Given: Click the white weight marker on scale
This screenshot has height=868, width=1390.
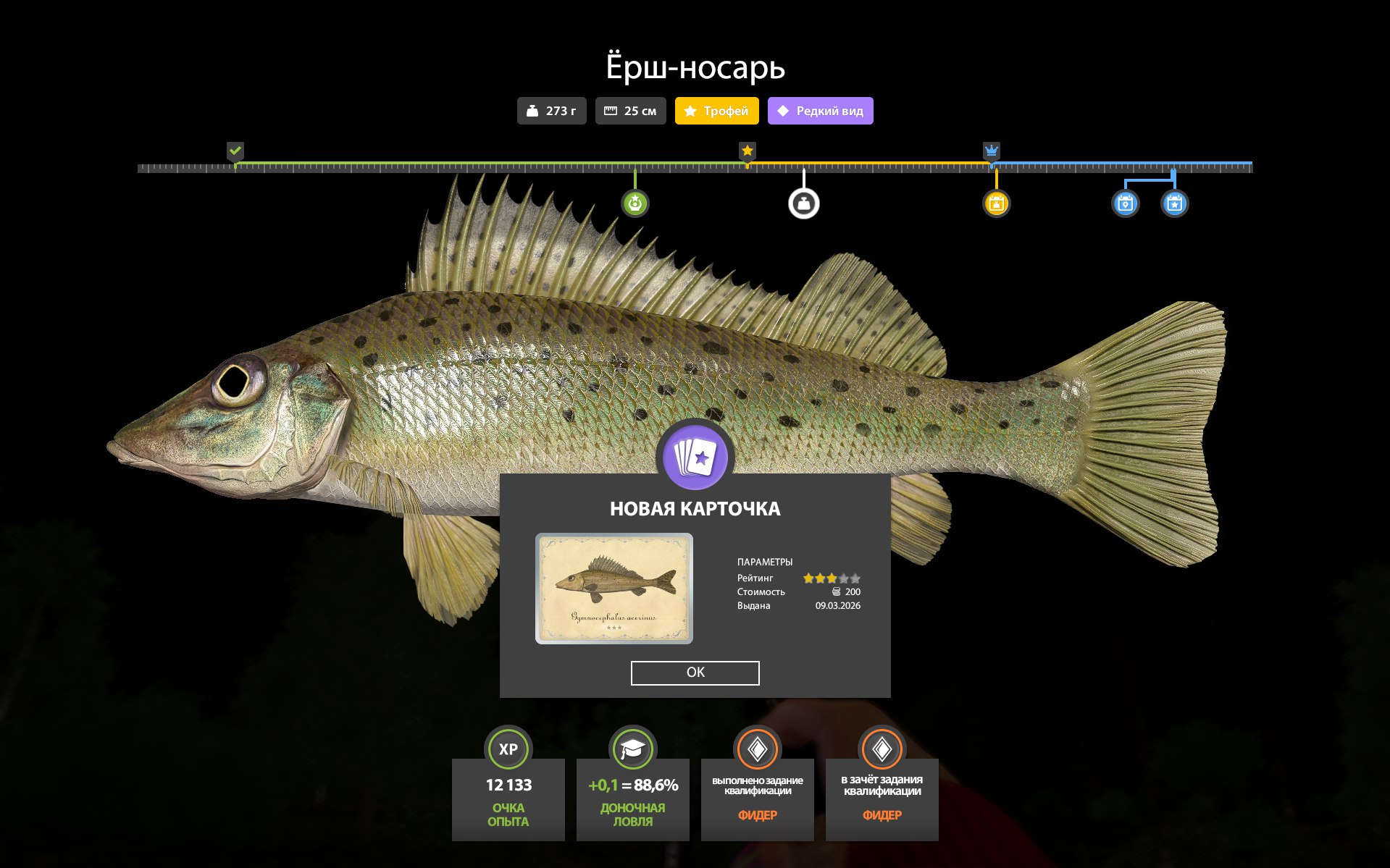Looking at the screenshot, I should pyautogui.click(x=803, y=203).
